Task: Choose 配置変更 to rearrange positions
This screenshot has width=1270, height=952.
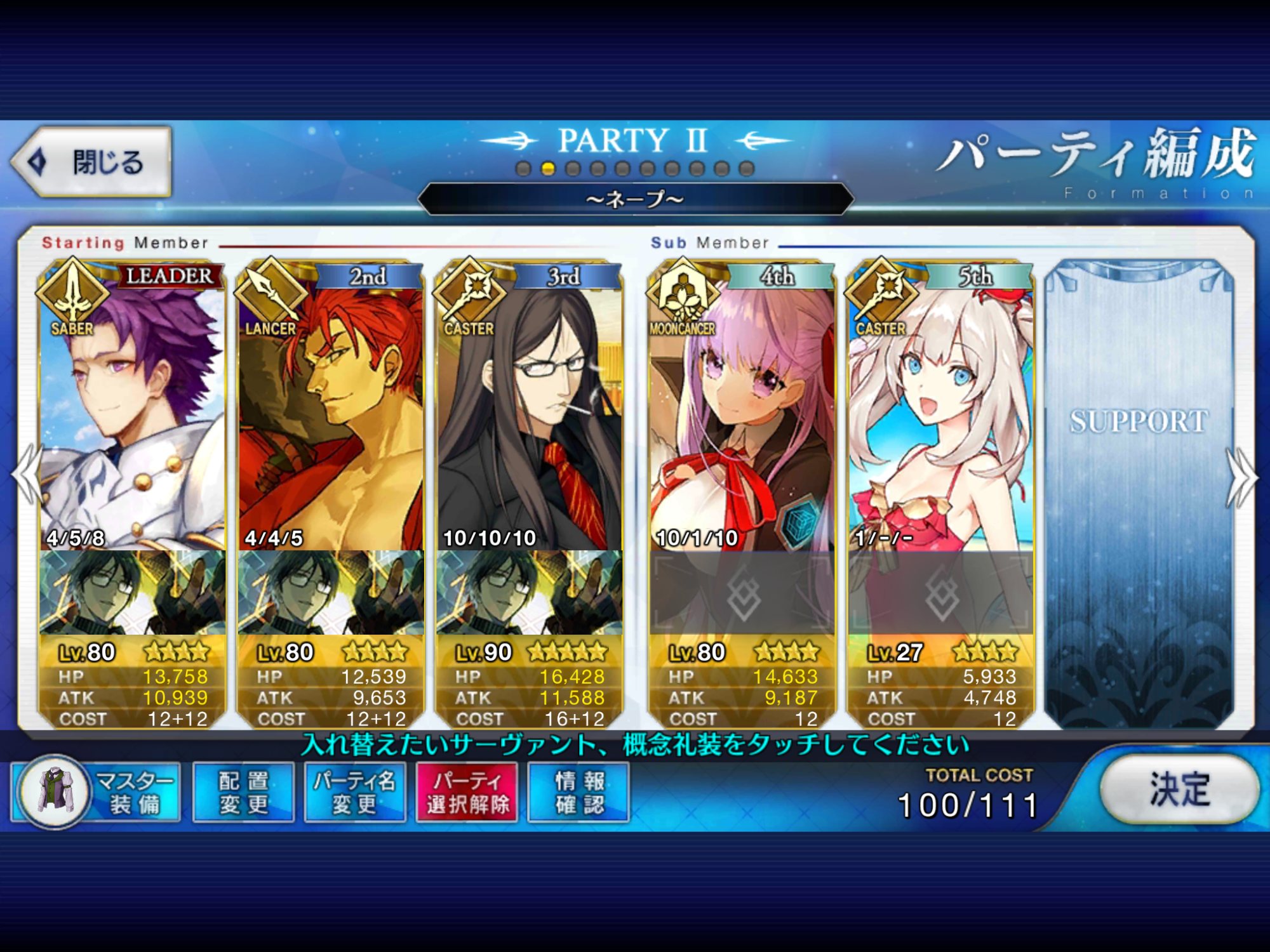Action: (244, 792)
